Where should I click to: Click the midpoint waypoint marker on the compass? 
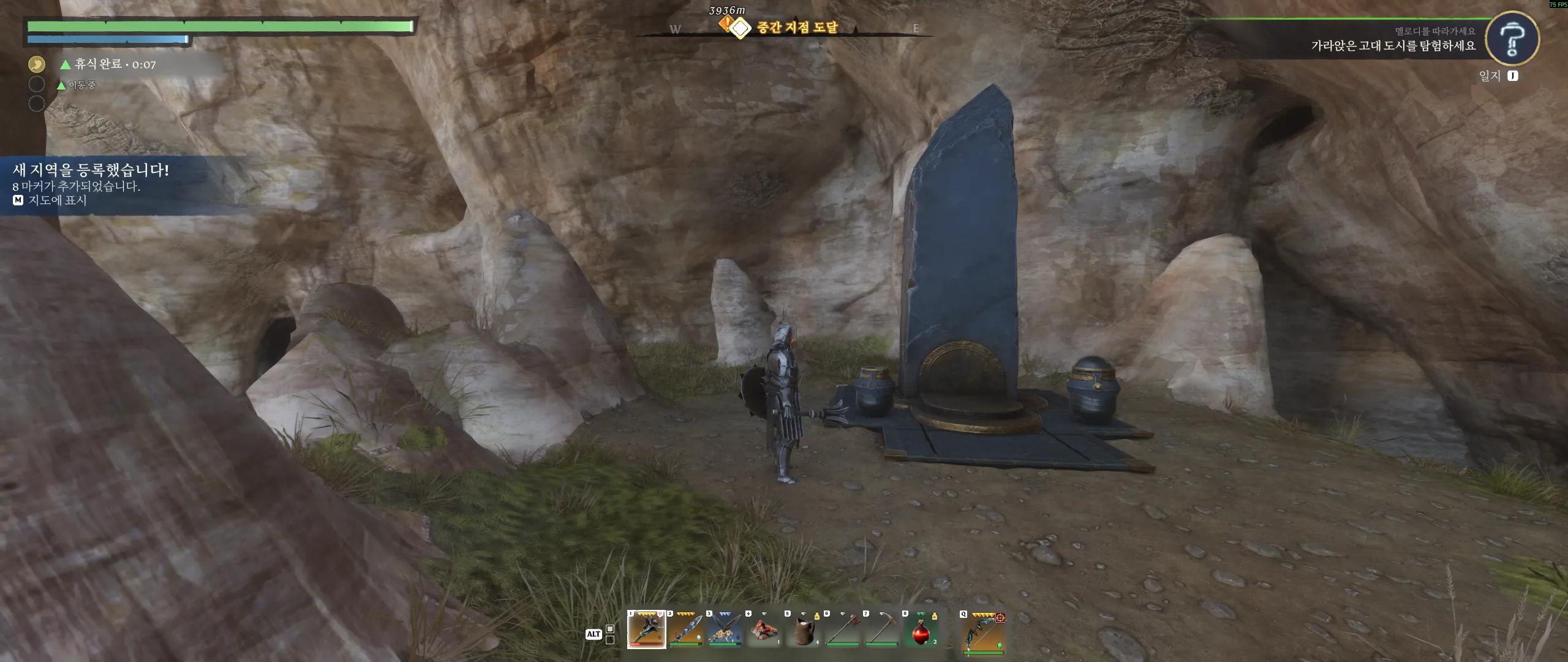tap(741, 28)
